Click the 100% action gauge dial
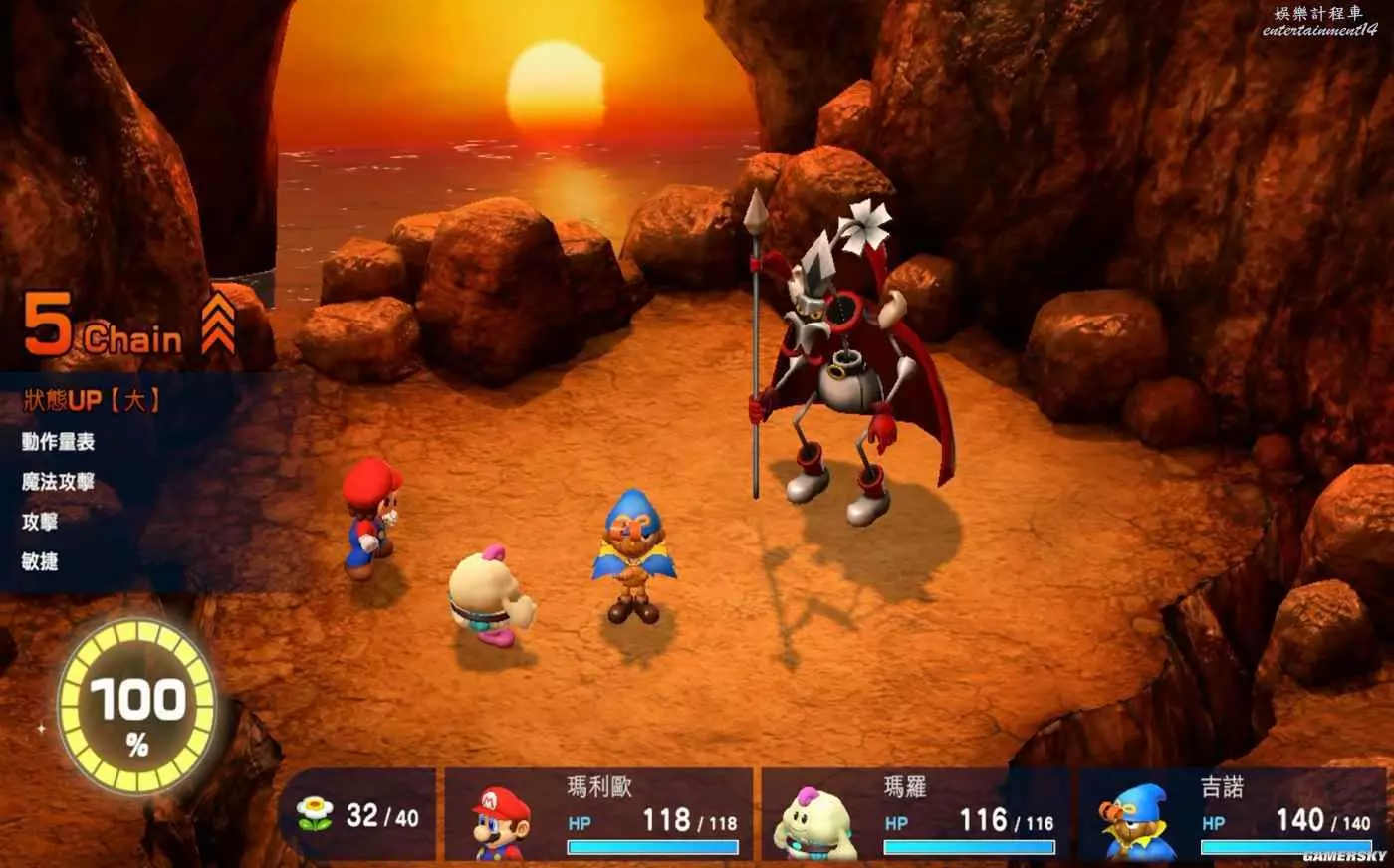 coord(137,708)
